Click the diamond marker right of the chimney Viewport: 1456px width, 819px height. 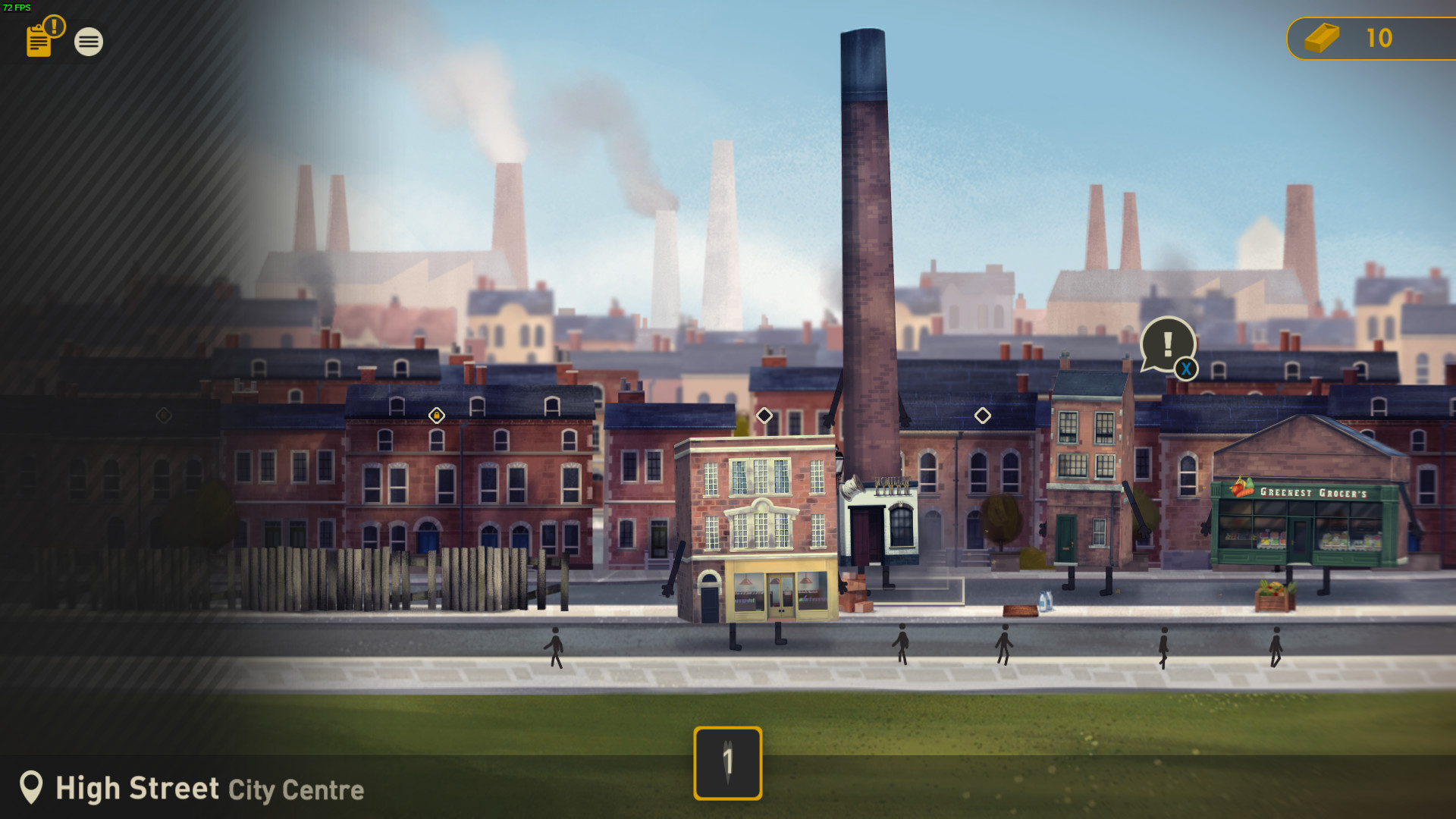(x=984, y=415)
